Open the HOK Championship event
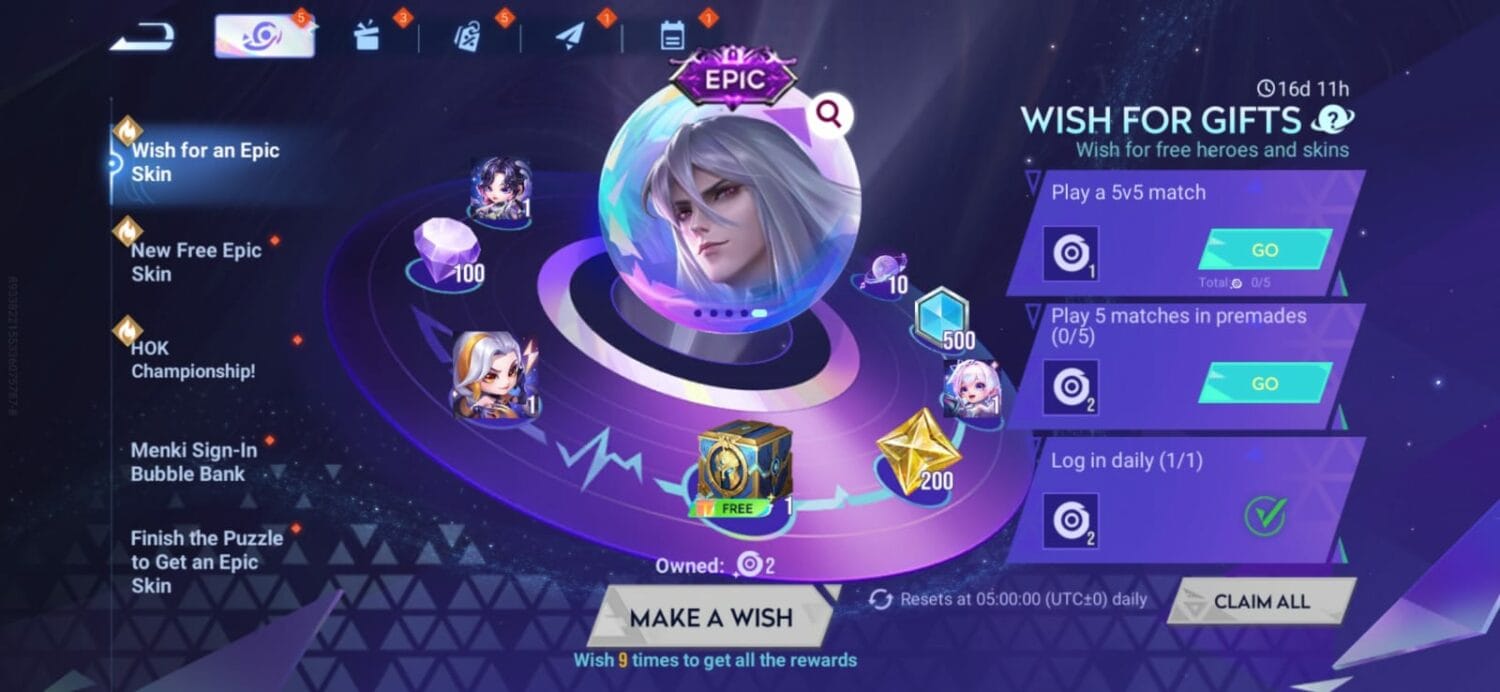Image resolution: width=1500 pixels, height=692 pixels. tap(193, 359)
